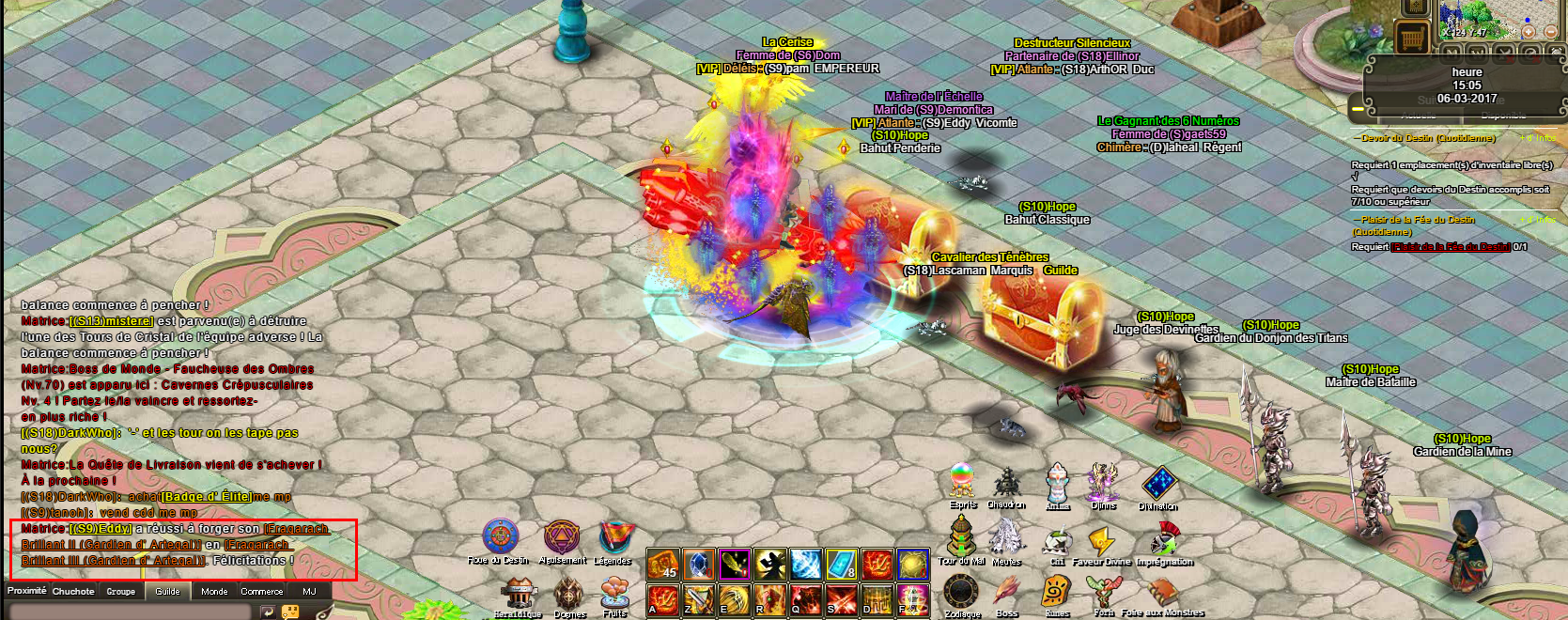The image size is (1568, 620).
Task: Open the Groupe chat tab
Action: pos(120,592)
